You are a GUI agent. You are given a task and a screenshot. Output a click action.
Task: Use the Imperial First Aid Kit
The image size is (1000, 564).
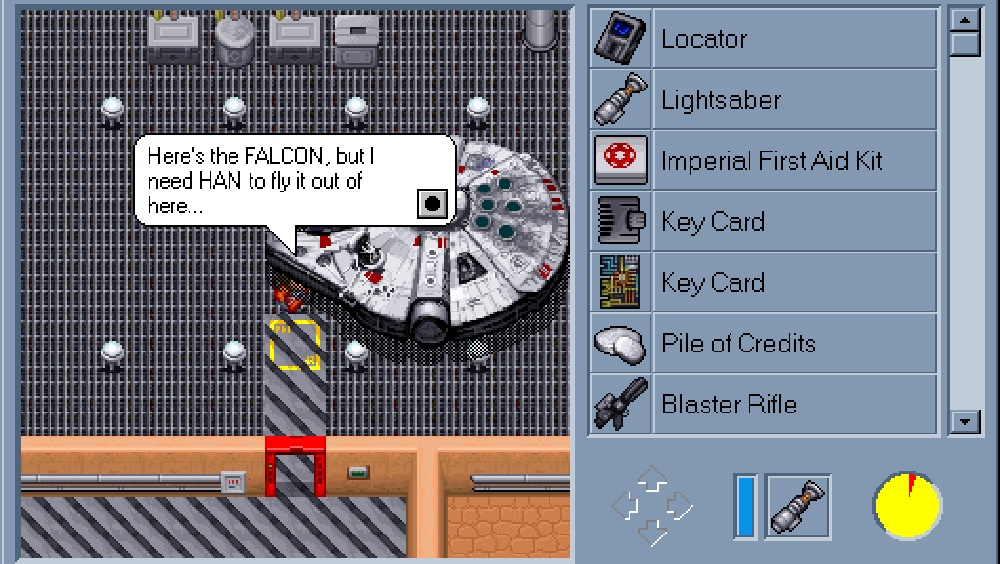point(764,161)
